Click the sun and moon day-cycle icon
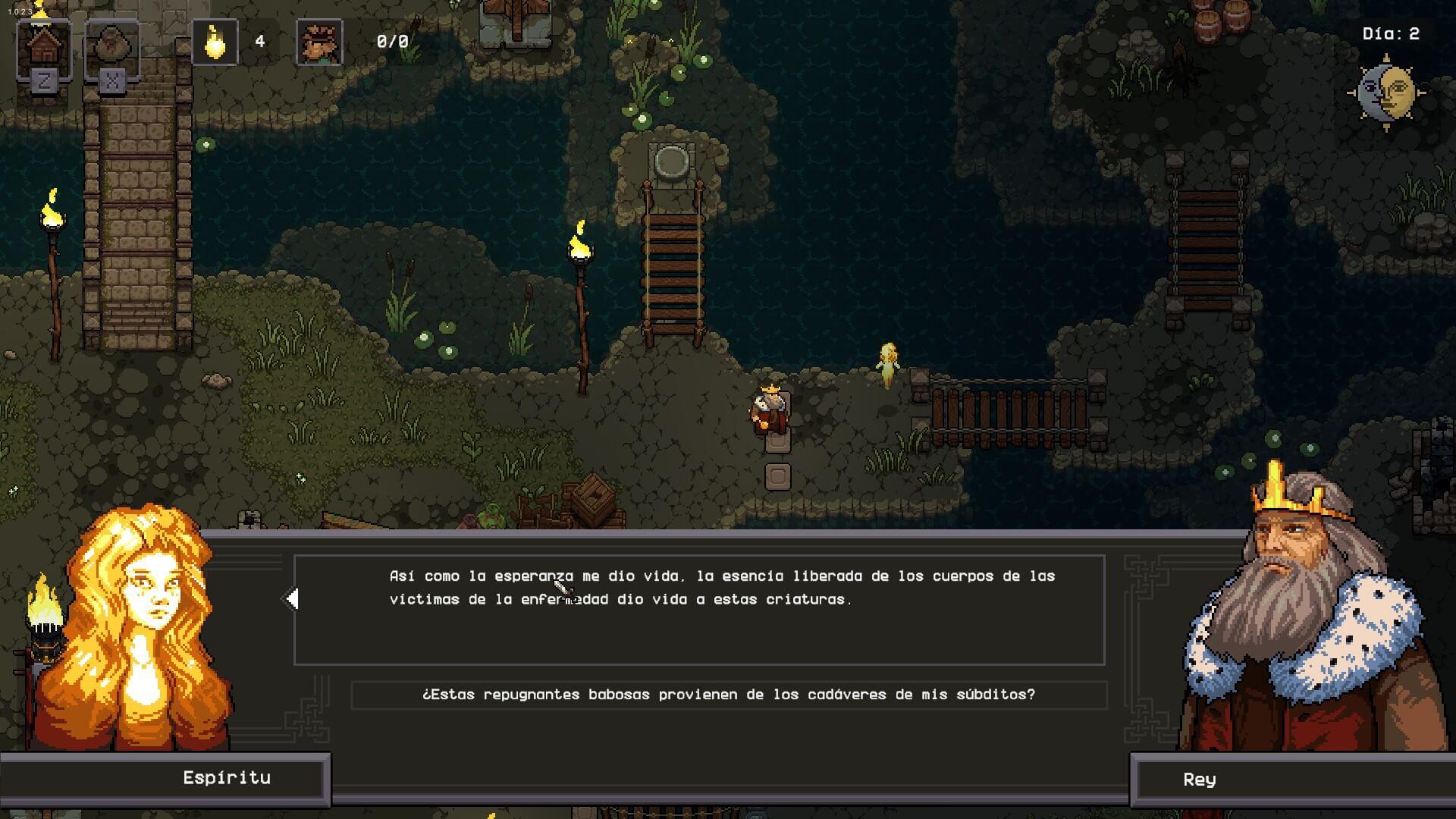Image resolution: width=1456 pixels, height=819 pixels. (x=1386, y=93)
